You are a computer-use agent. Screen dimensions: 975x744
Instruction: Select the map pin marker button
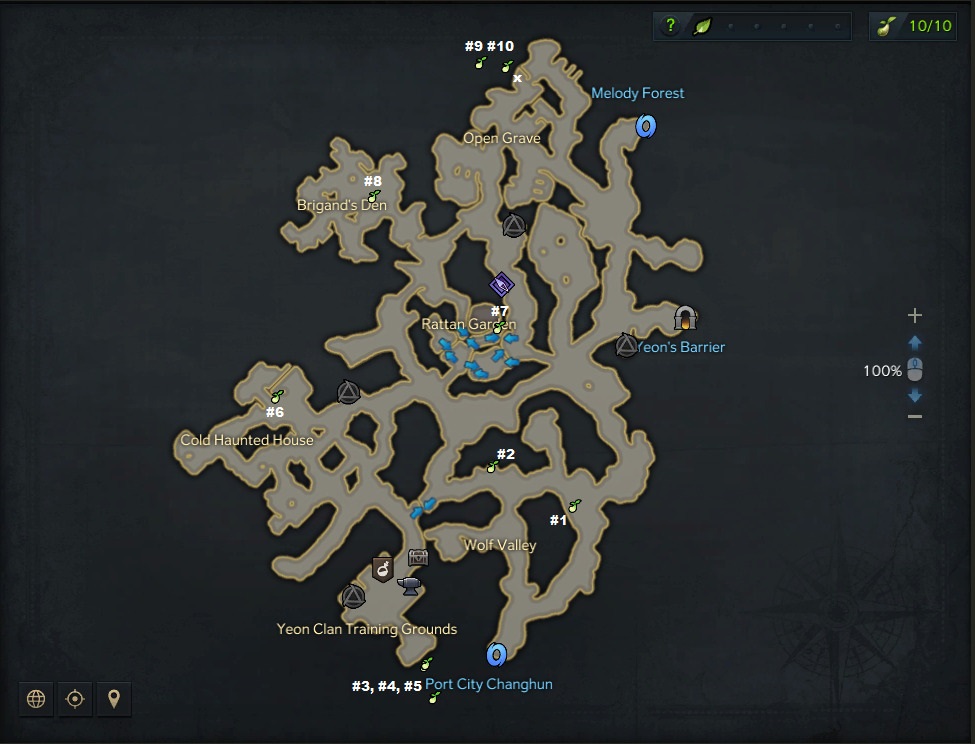113,699
